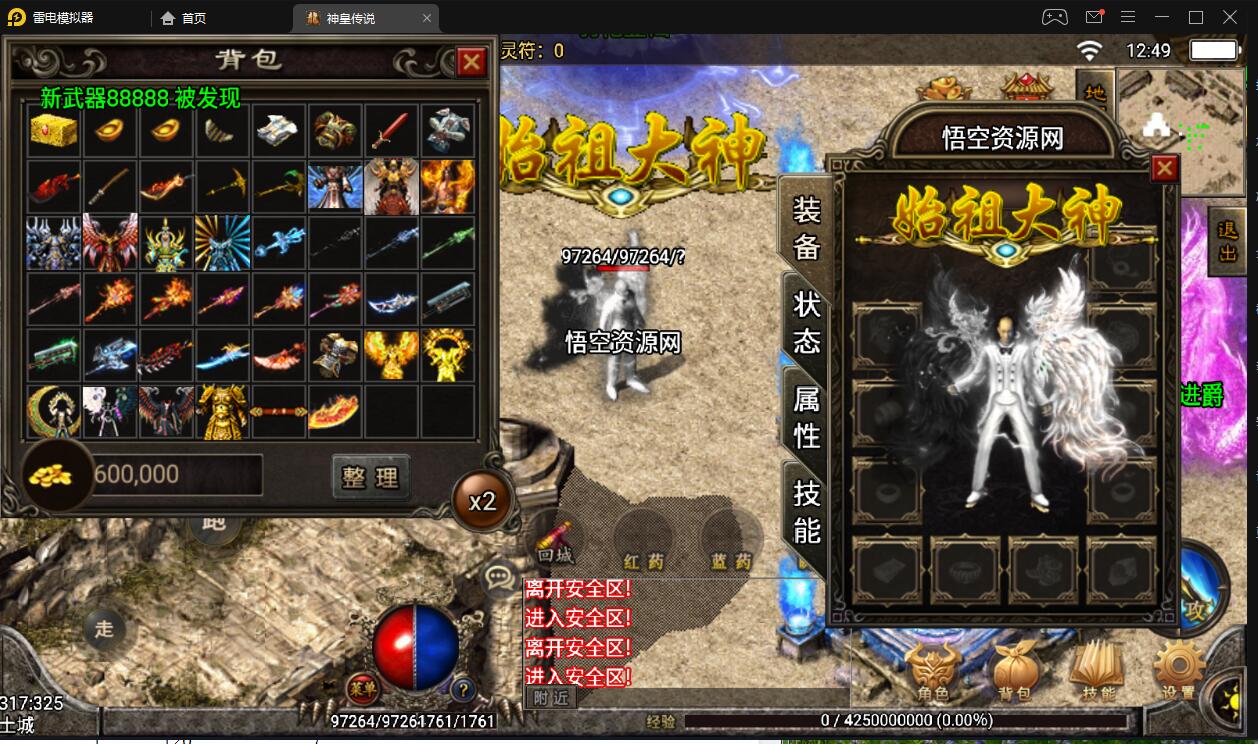Toggle the x2 speed button

click(482, 500)
